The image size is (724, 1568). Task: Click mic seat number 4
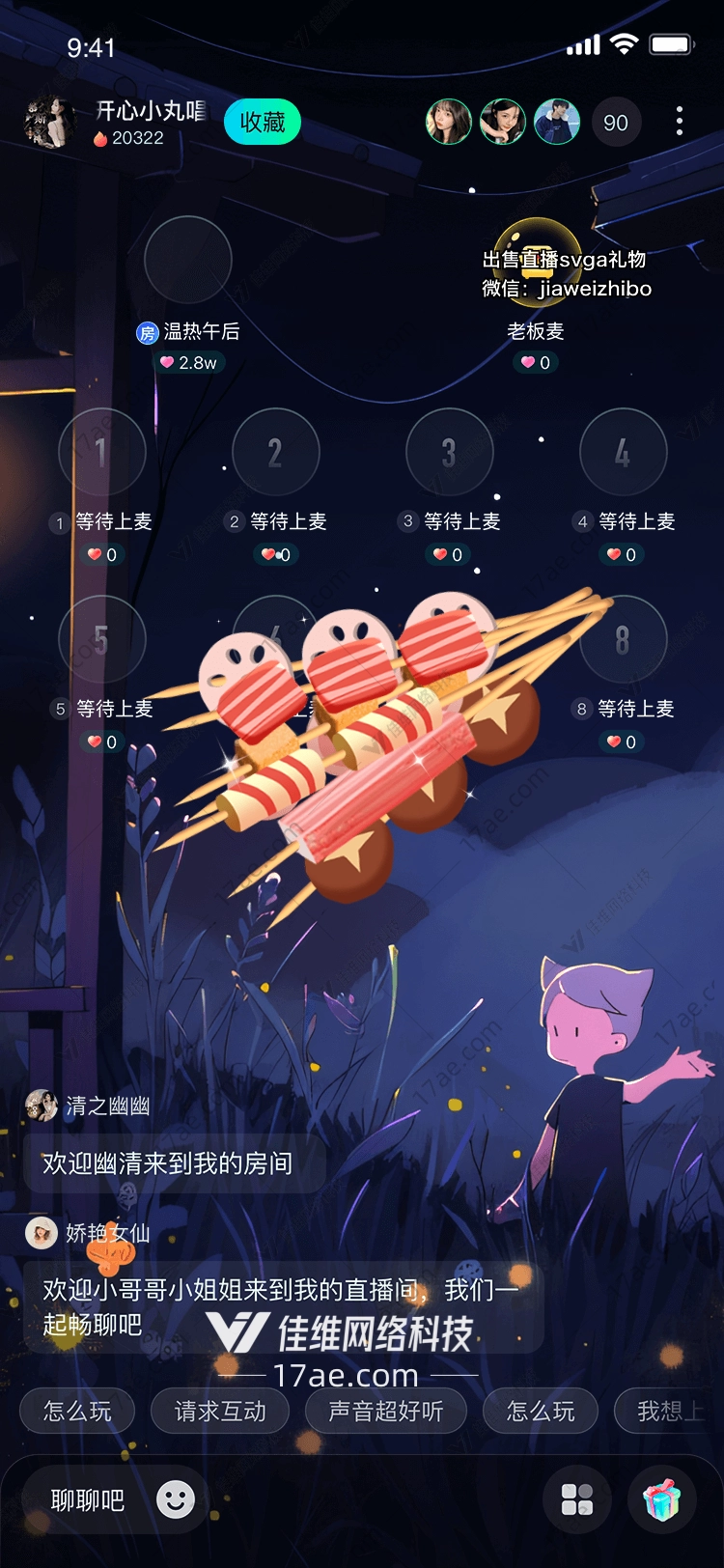tap(624, 452)
